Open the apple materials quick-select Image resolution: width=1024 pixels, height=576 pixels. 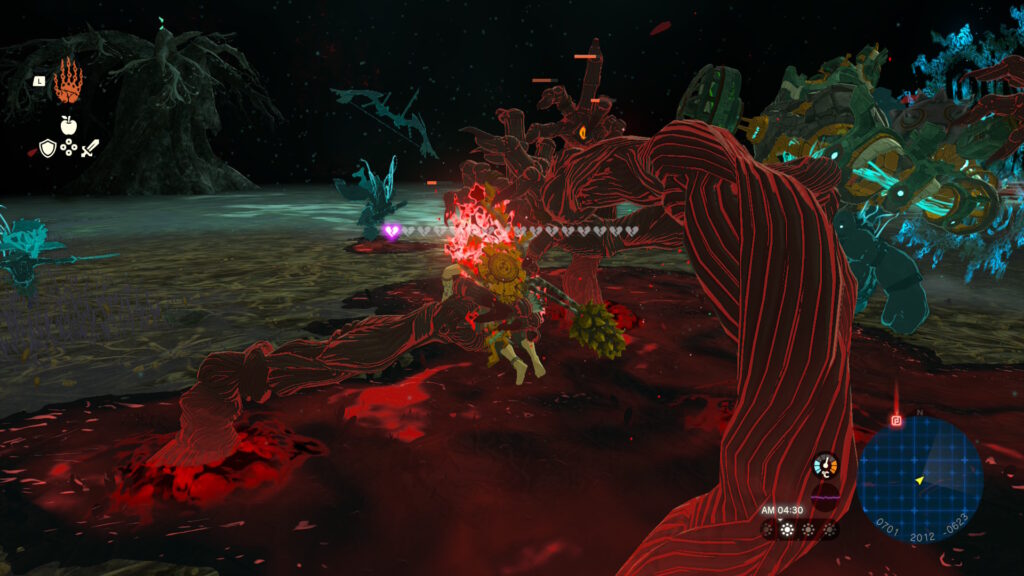click(x=68, y=126)
